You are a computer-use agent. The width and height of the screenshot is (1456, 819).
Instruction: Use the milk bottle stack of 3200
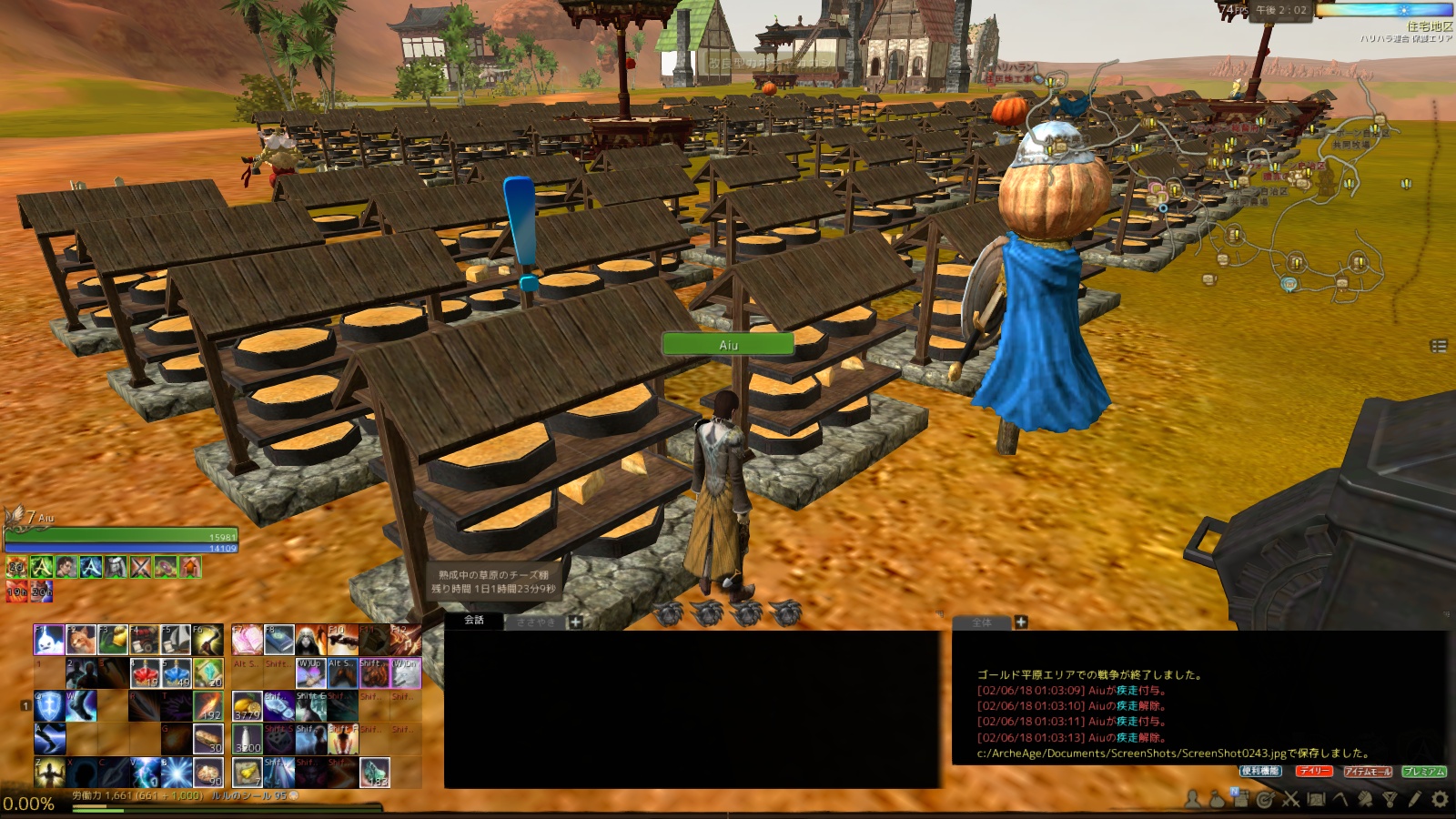click(x=247, y=739)
